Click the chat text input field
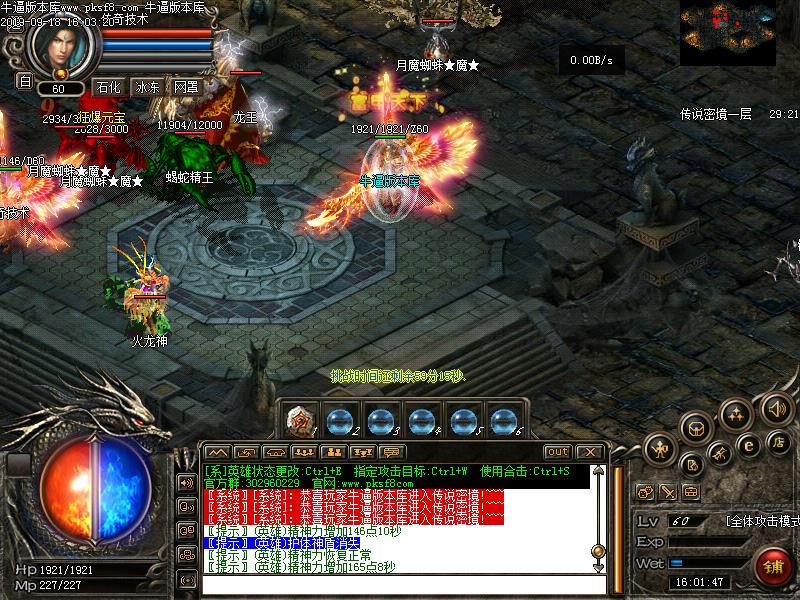 point(395,584)
